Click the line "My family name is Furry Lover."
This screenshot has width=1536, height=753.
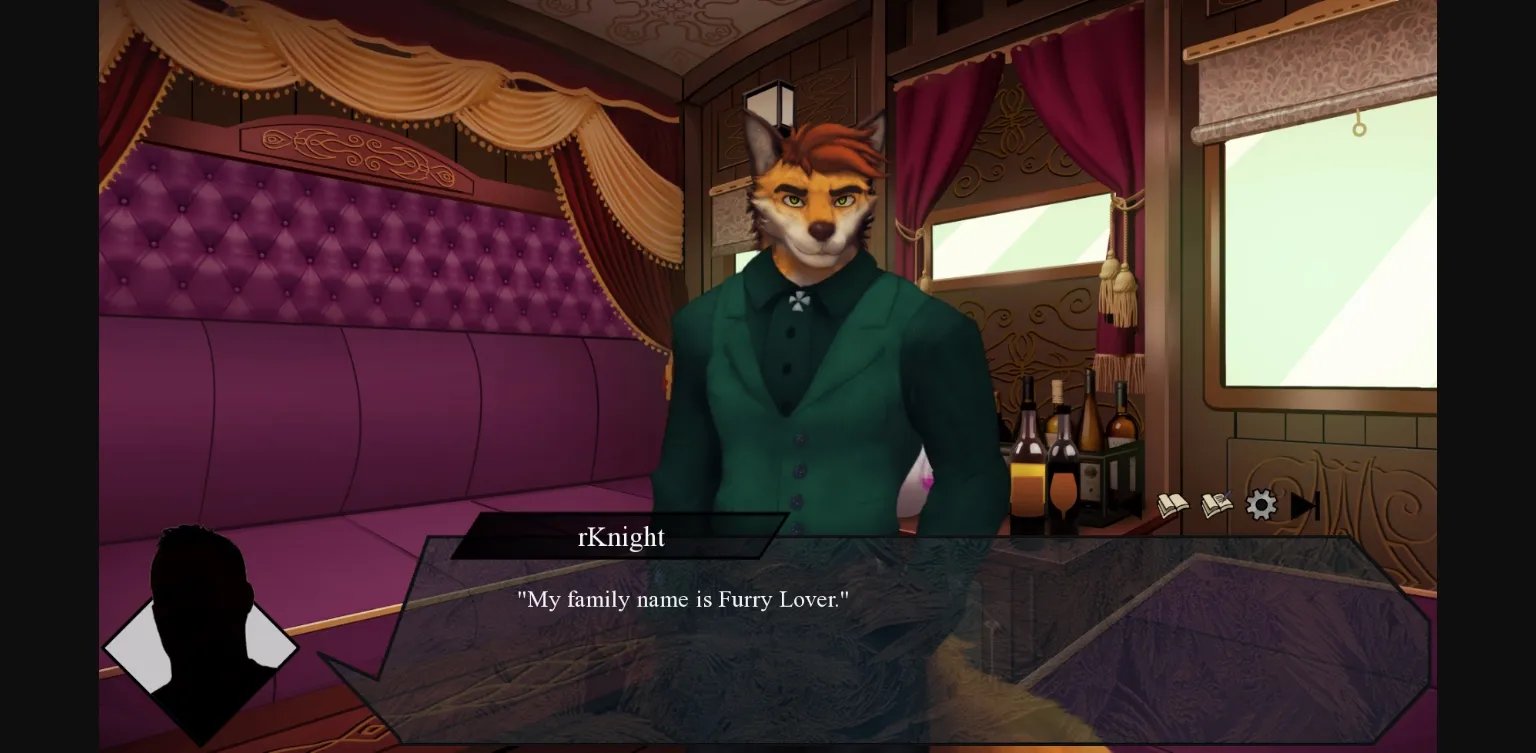click(x=681, y=600)
